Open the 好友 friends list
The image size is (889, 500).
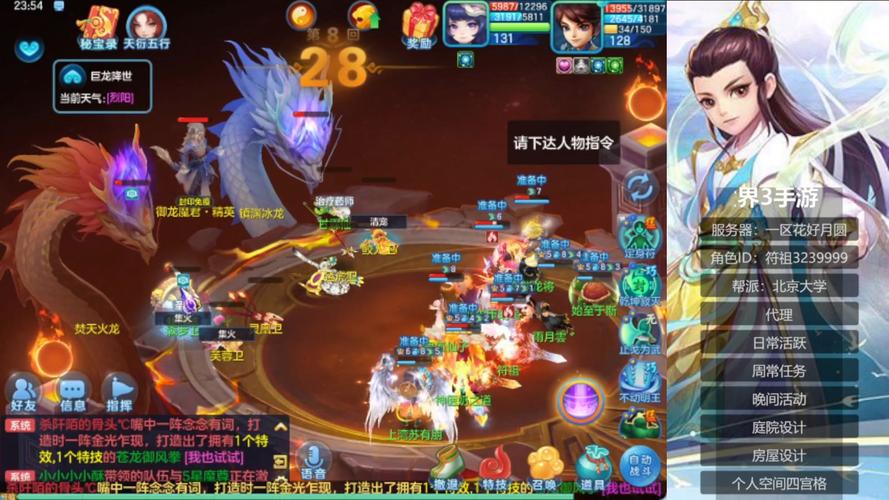[x=24, y=391]
